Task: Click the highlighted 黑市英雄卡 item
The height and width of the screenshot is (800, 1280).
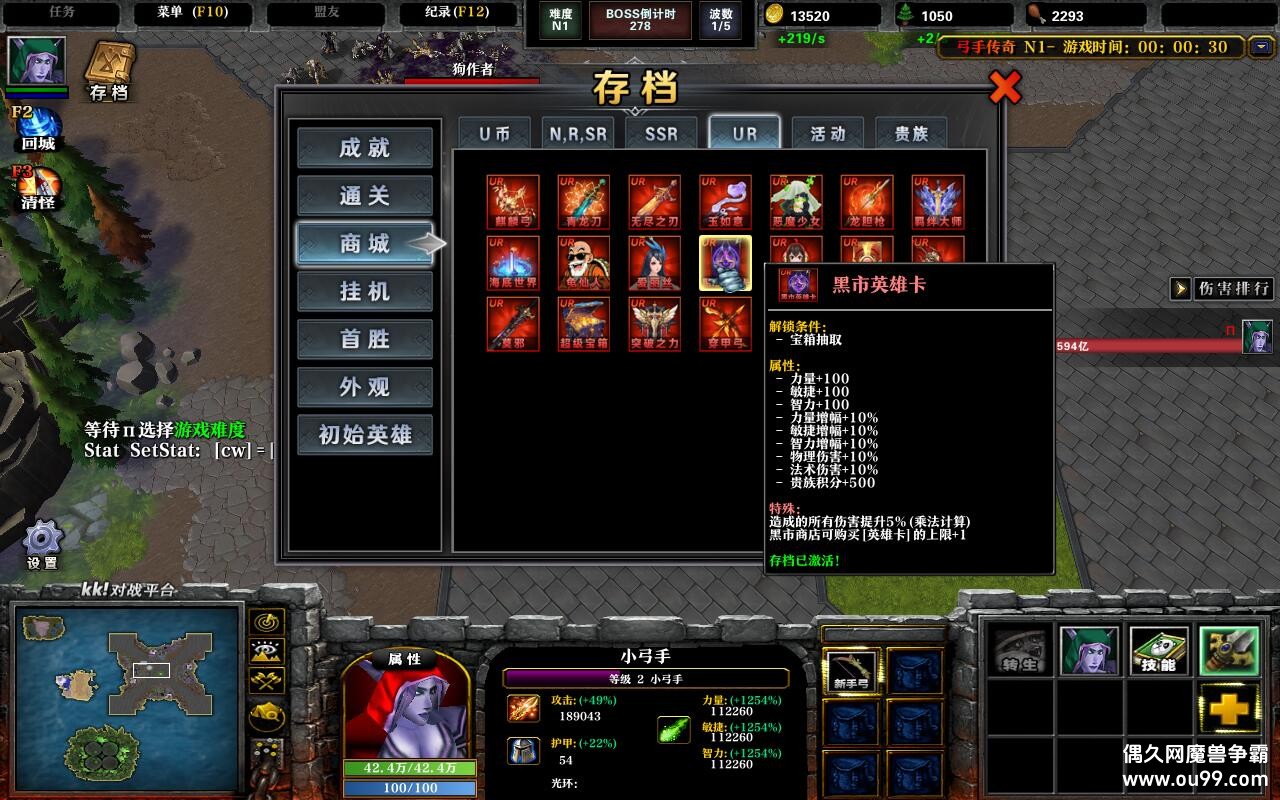Action: tap(725, 262)
